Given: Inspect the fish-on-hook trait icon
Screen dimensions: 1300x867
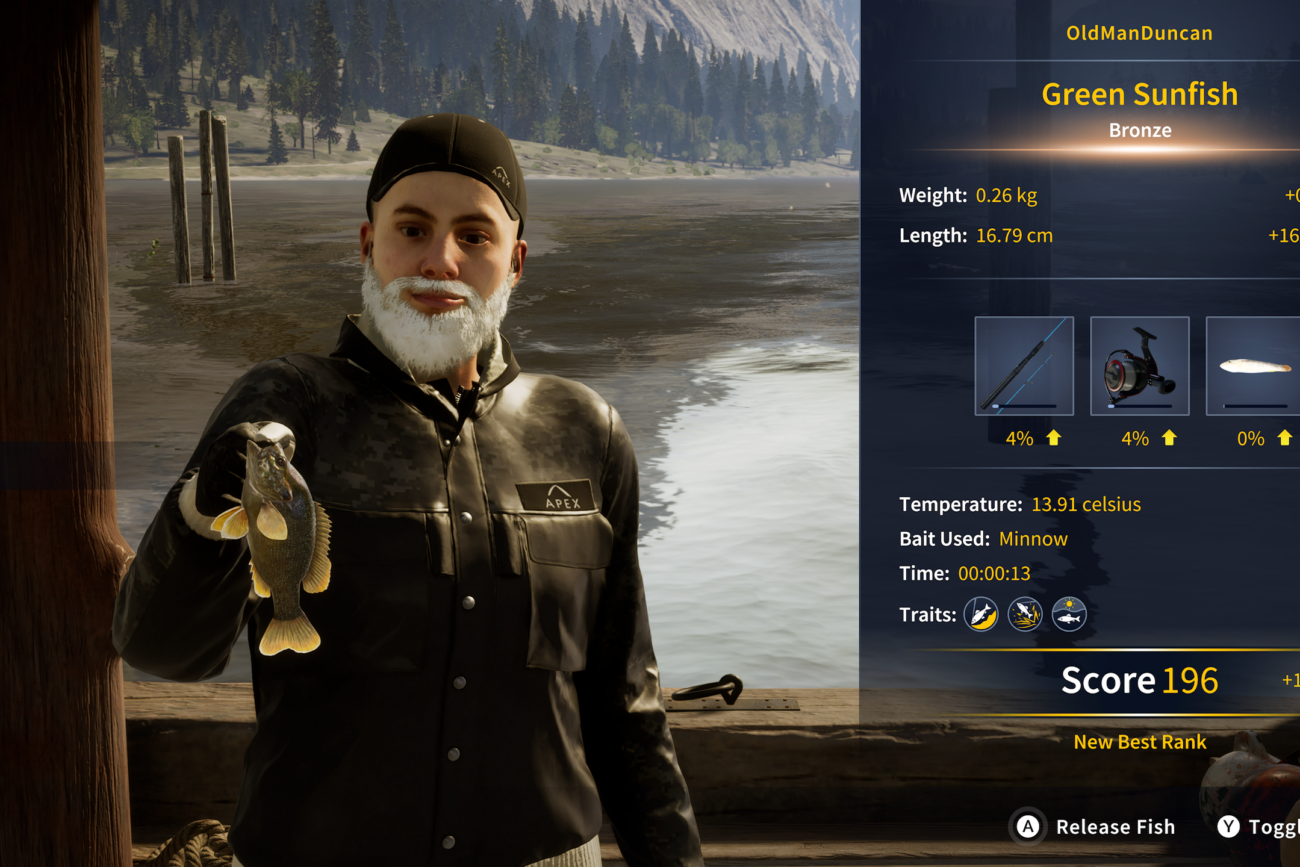Looking at the screenshot, I should [981, 614].
